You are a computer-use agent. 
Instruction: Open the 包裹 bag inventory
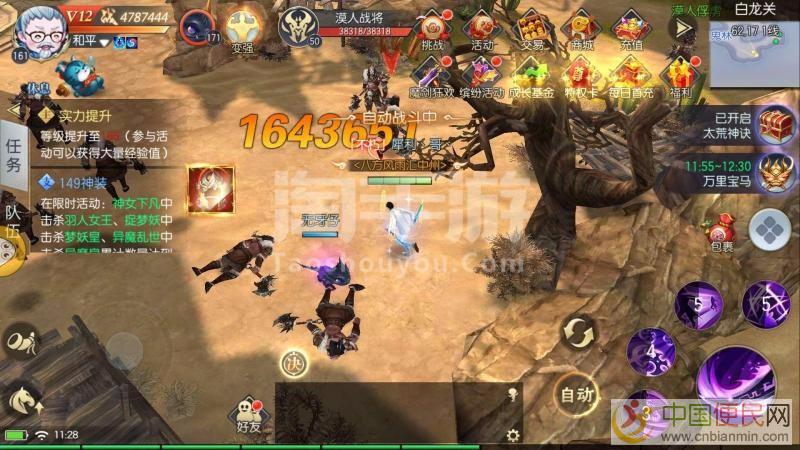coord(719,228)
